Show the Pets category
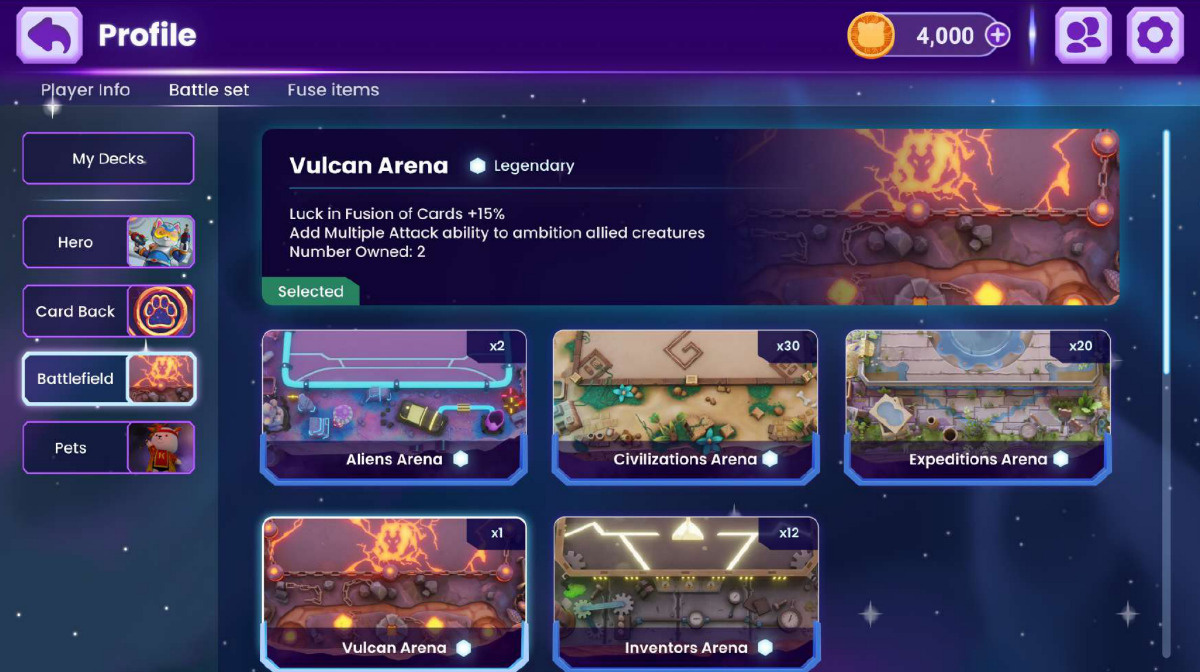The height and width of the screenshot is (672, 1200). [x=108, y=448]
